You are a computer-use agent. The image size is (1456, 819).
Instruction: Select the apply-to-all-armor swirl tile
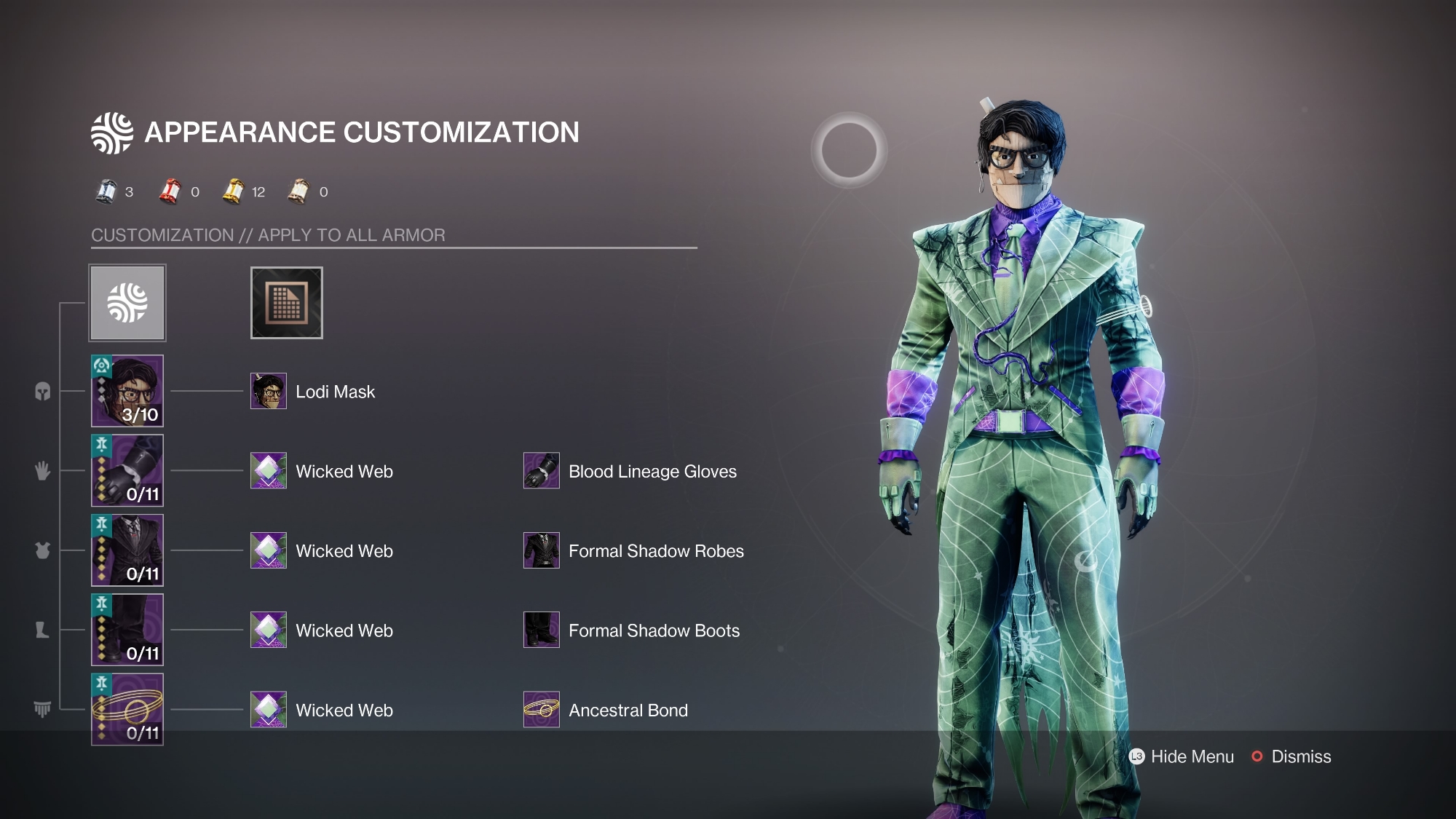(127, 303)
